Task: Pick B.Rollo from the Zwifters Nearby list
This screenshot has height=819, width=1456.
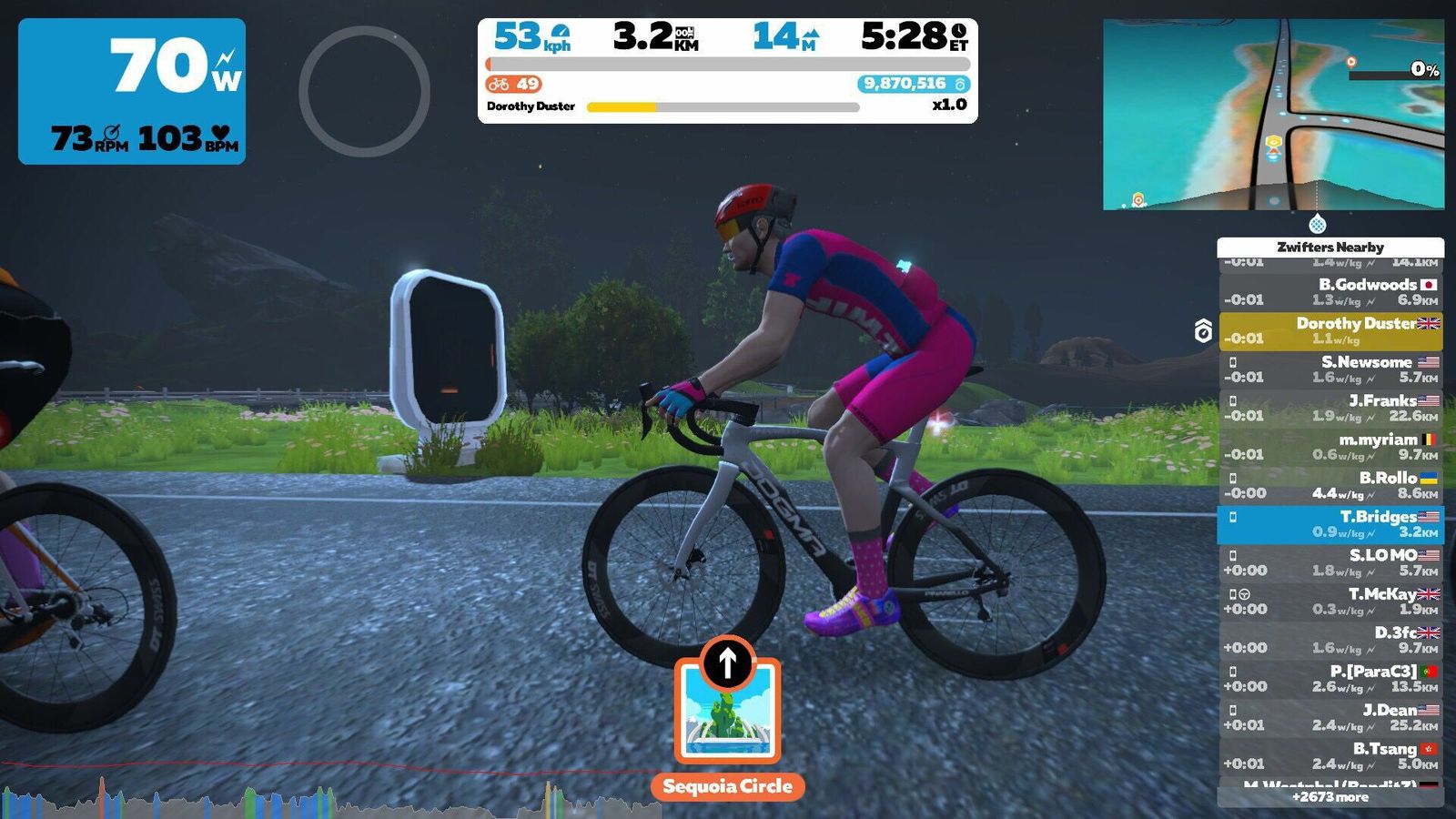Action: 1330,486
